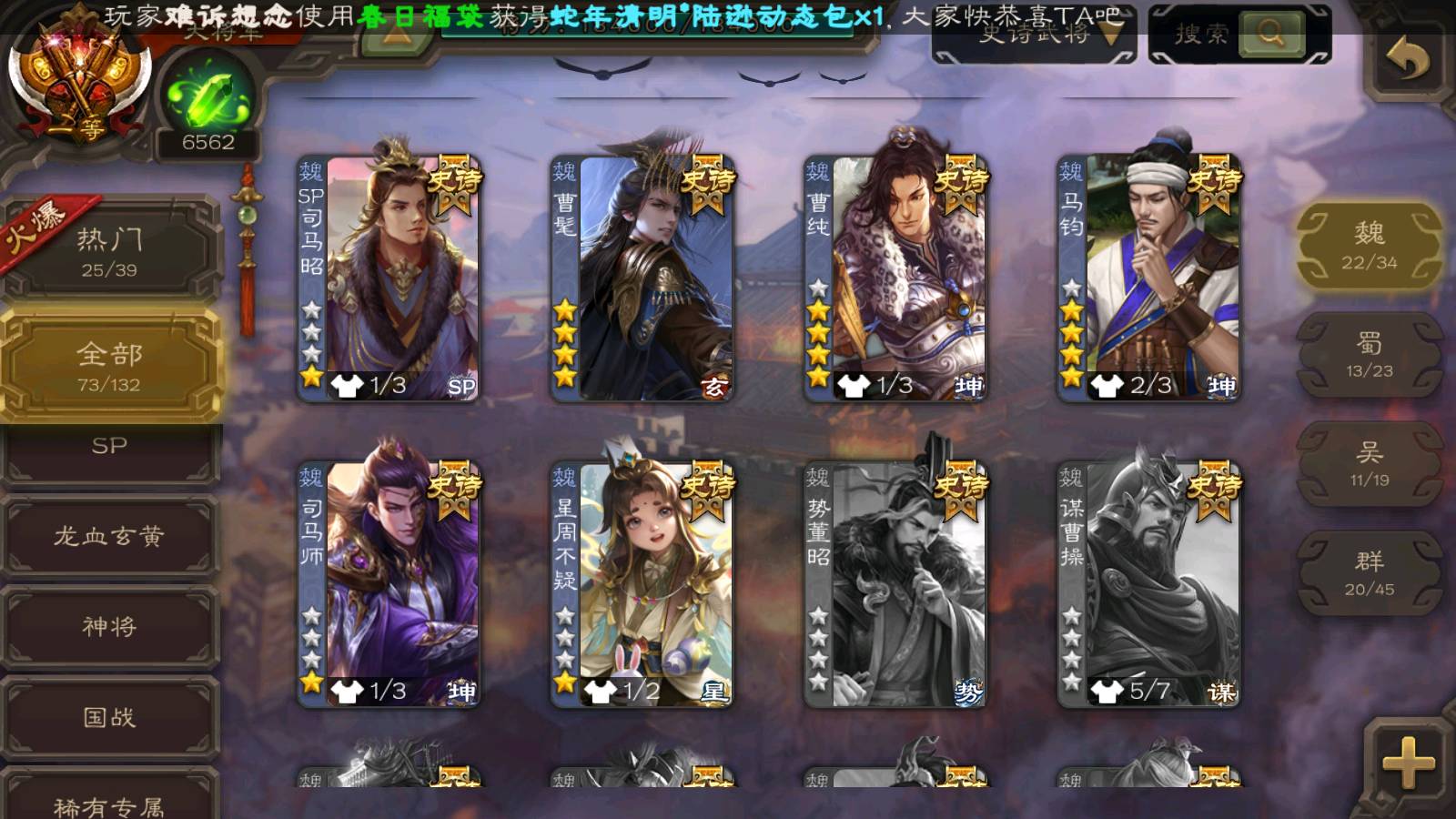Open the 龙血玄黄 category
The height and width of the screenshot is (819, 1456).
109,537
